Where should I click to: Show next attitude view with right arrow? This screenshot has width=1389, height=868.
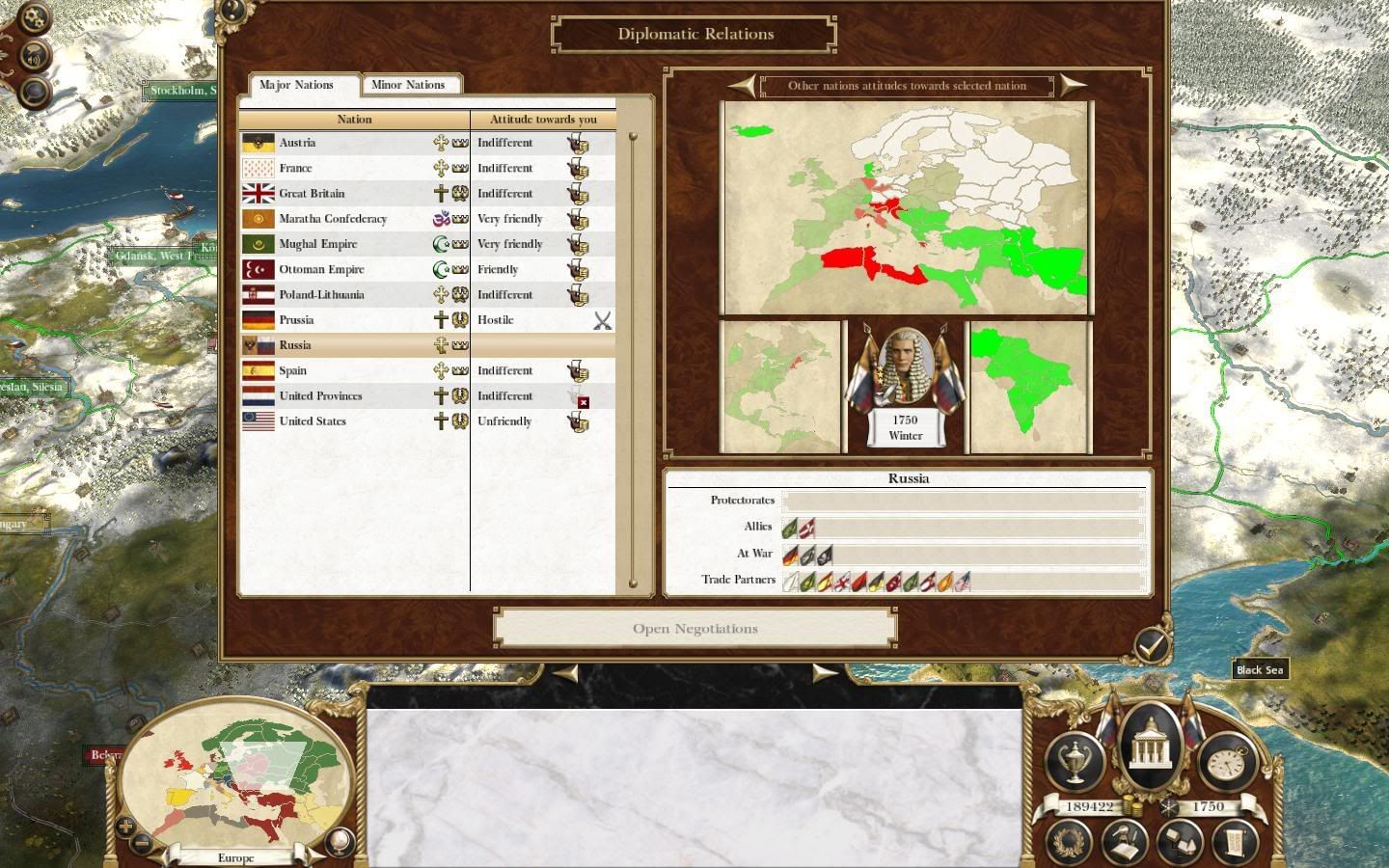pos(1073,85)
